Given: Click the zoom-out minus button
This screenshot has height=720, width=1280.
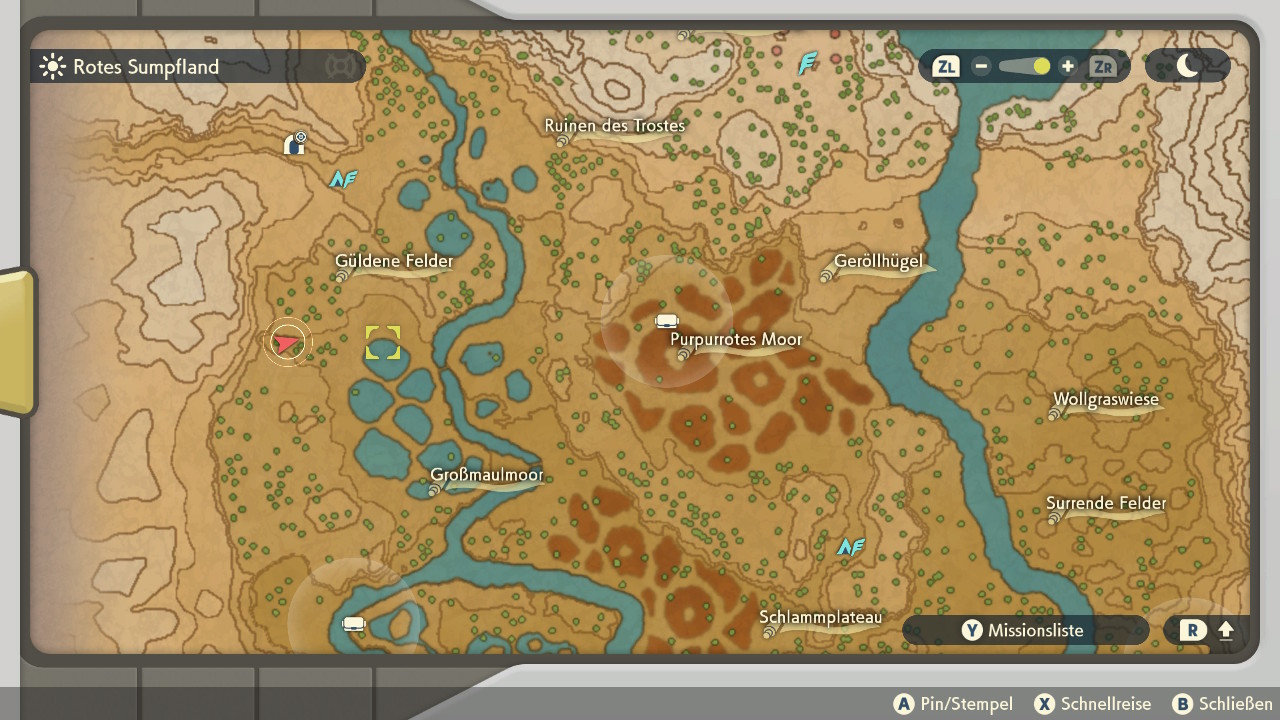Looking at the screenshot, I should pos(981,67).
